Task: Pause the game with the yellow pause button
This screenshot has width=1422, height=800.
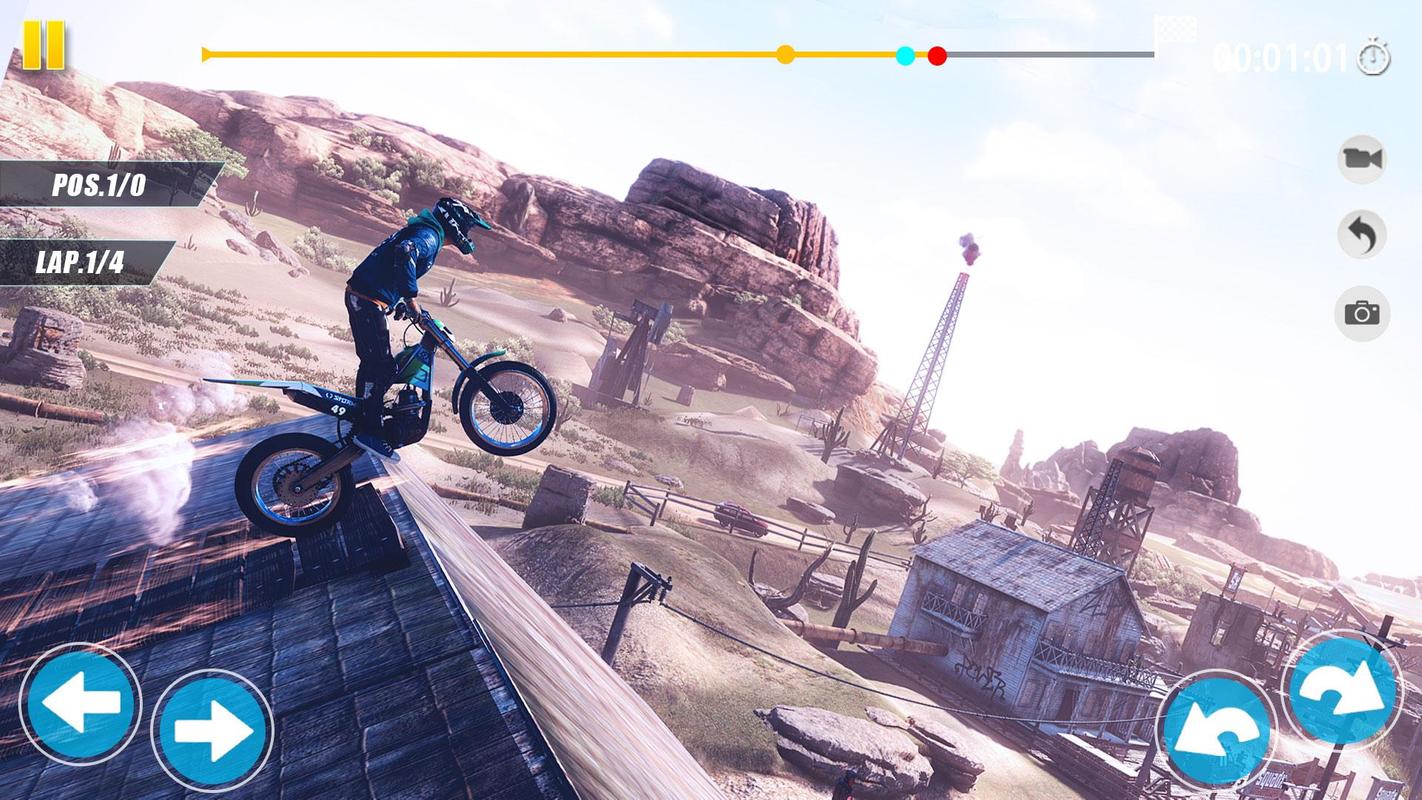Action: tap(43, 45)
